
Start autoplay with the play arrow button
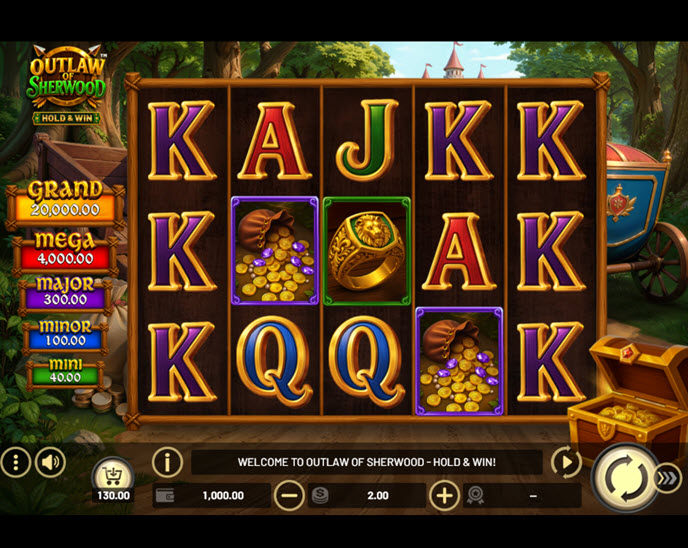tap(566, 462)
